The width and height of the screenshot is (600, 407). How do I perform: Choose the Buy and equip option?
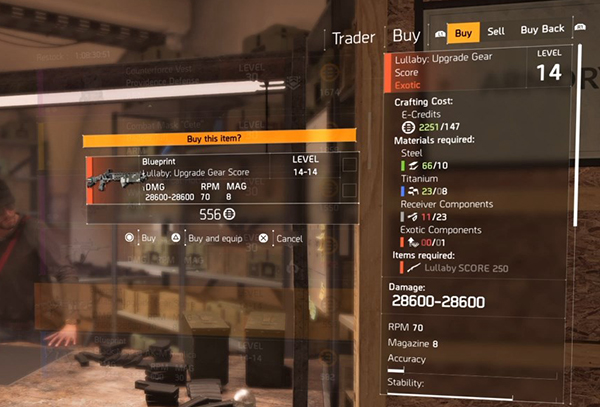(212, 239)
